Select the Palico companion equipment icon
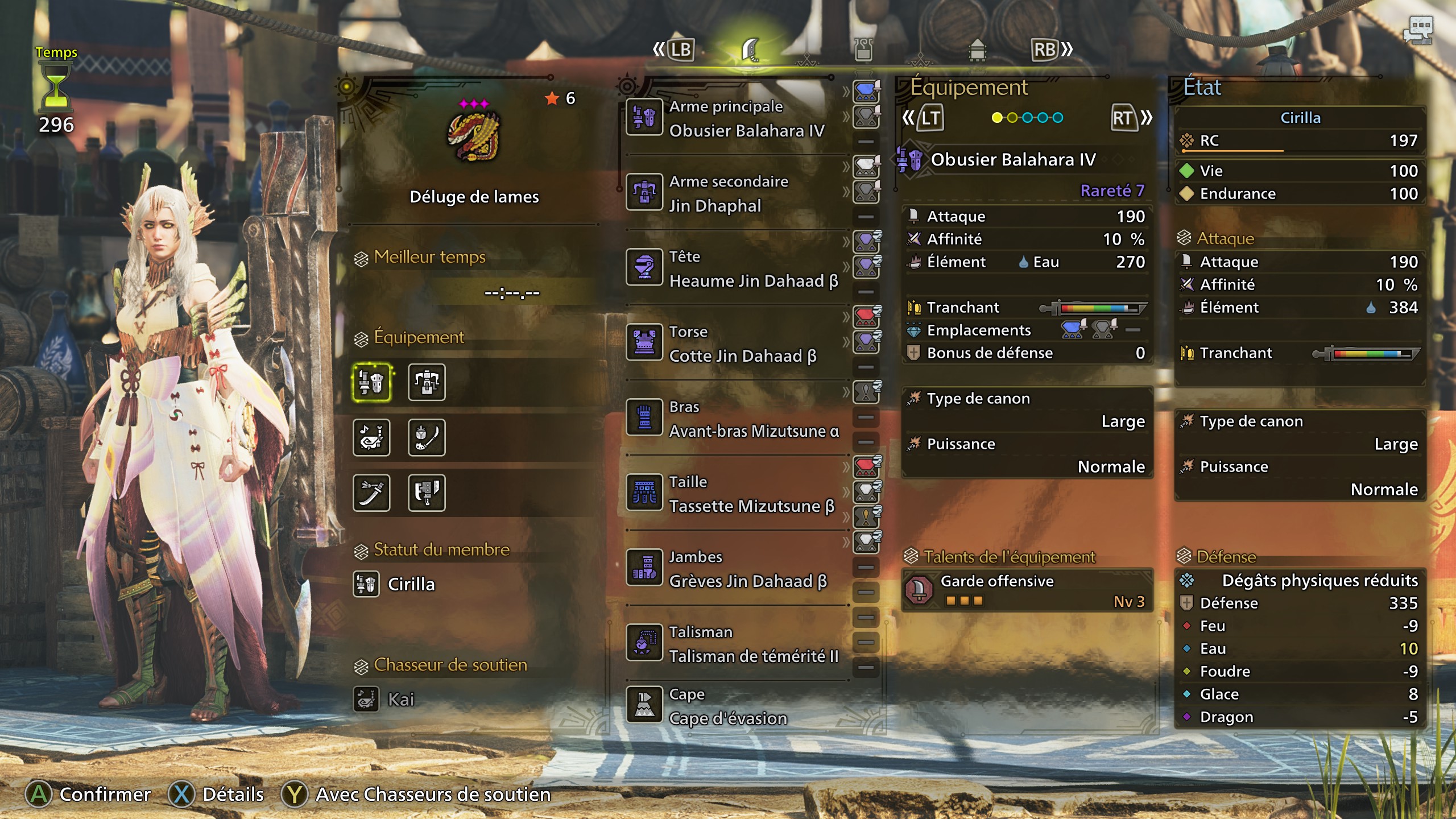Viewport: 1456px width, 819px height. (x=371, y=438)
